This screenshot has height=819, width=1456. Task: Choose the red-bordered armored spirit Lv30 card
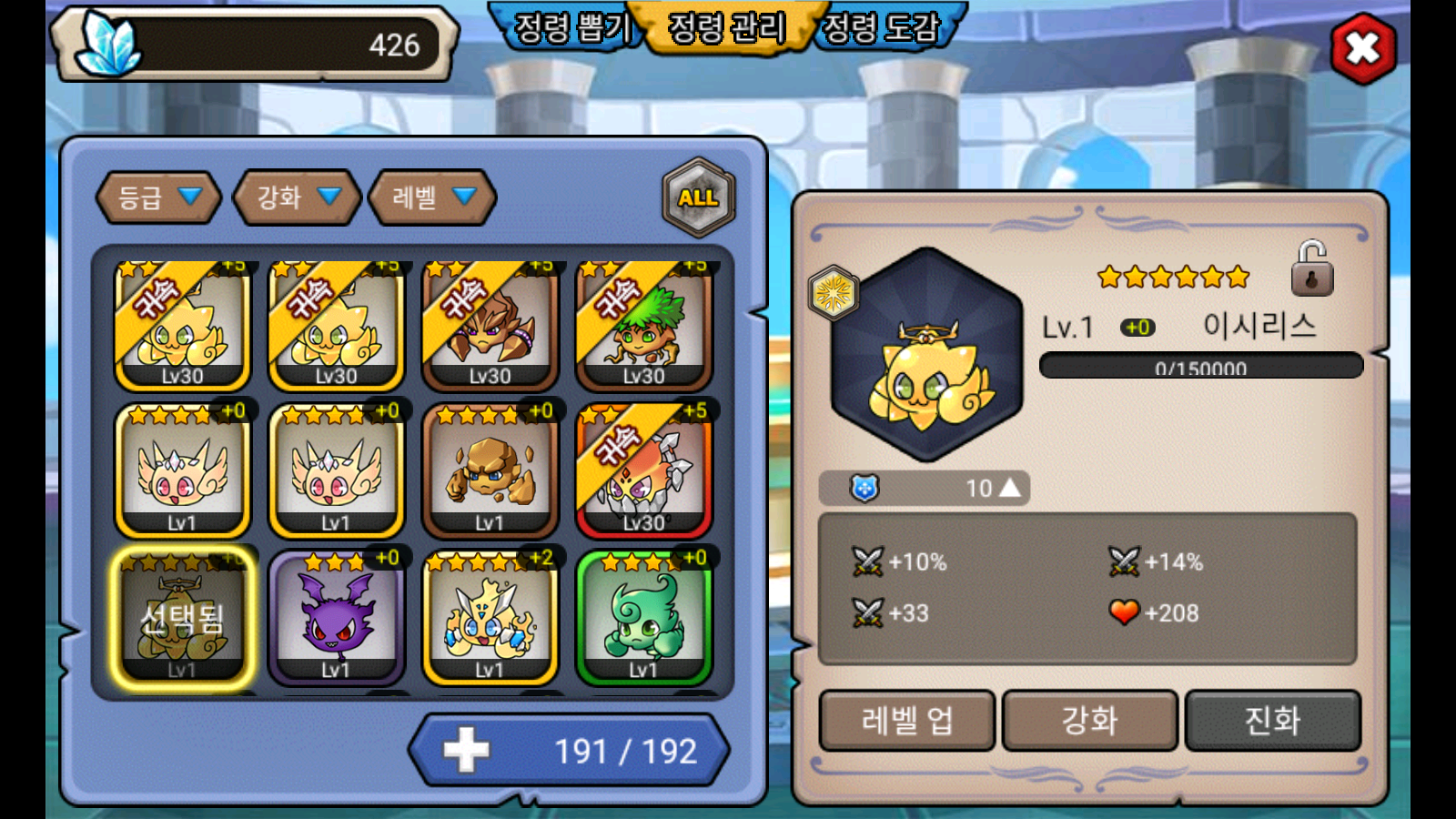[643, 471]
